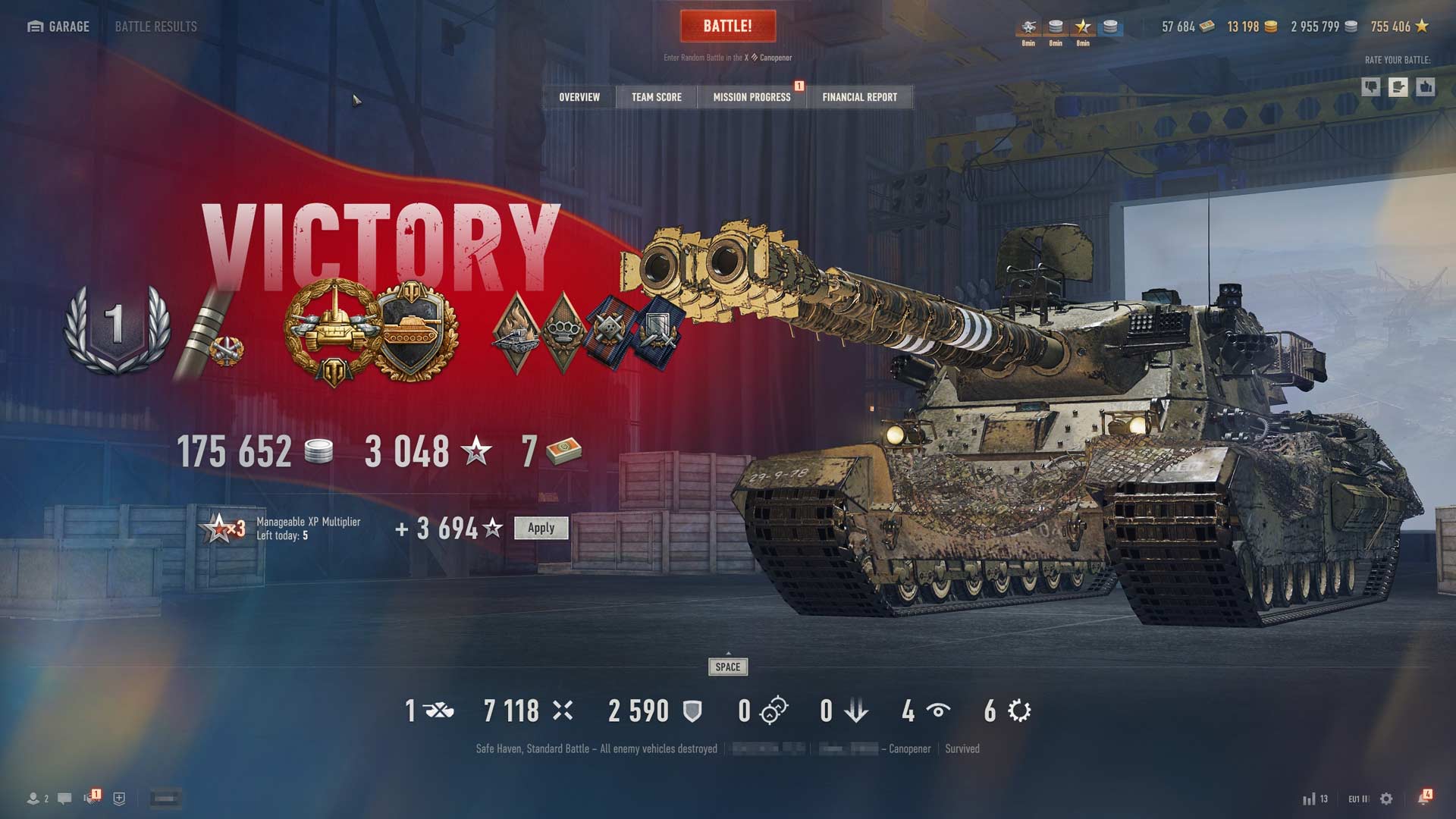Choose the neutral hand battle rating
The image size is (1456, 819).
click(x=1398, y=87)
